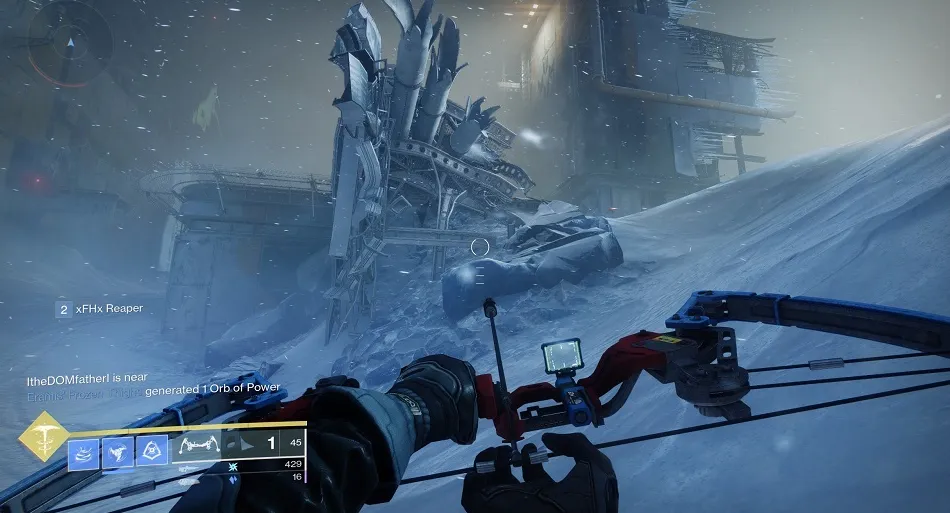
Task: Select the grenade ability icon
Action: [x=84, y=451]
